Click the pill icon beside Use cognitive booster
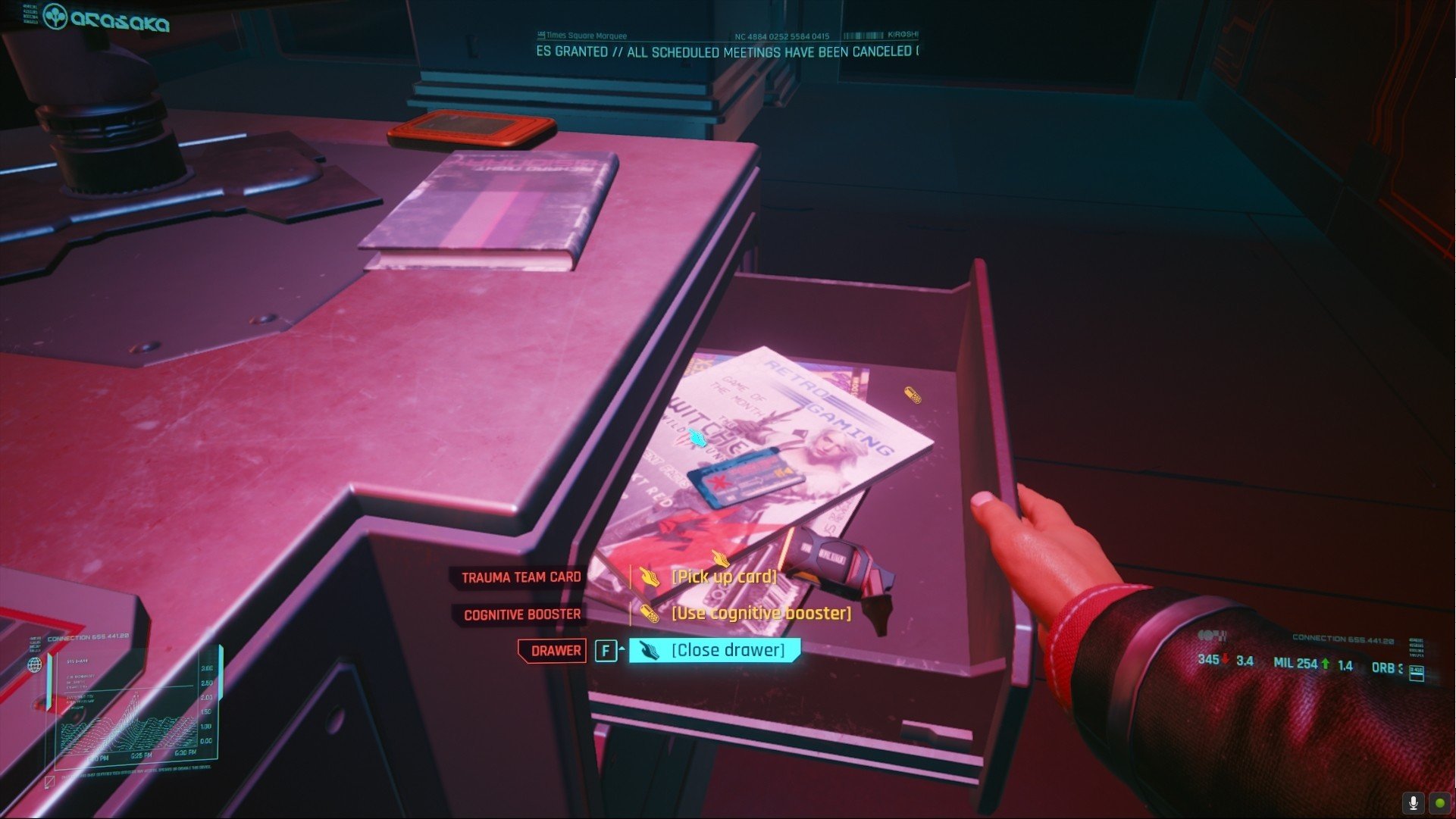The height and width of the screenshot is (819, 1456). point(650,614)
